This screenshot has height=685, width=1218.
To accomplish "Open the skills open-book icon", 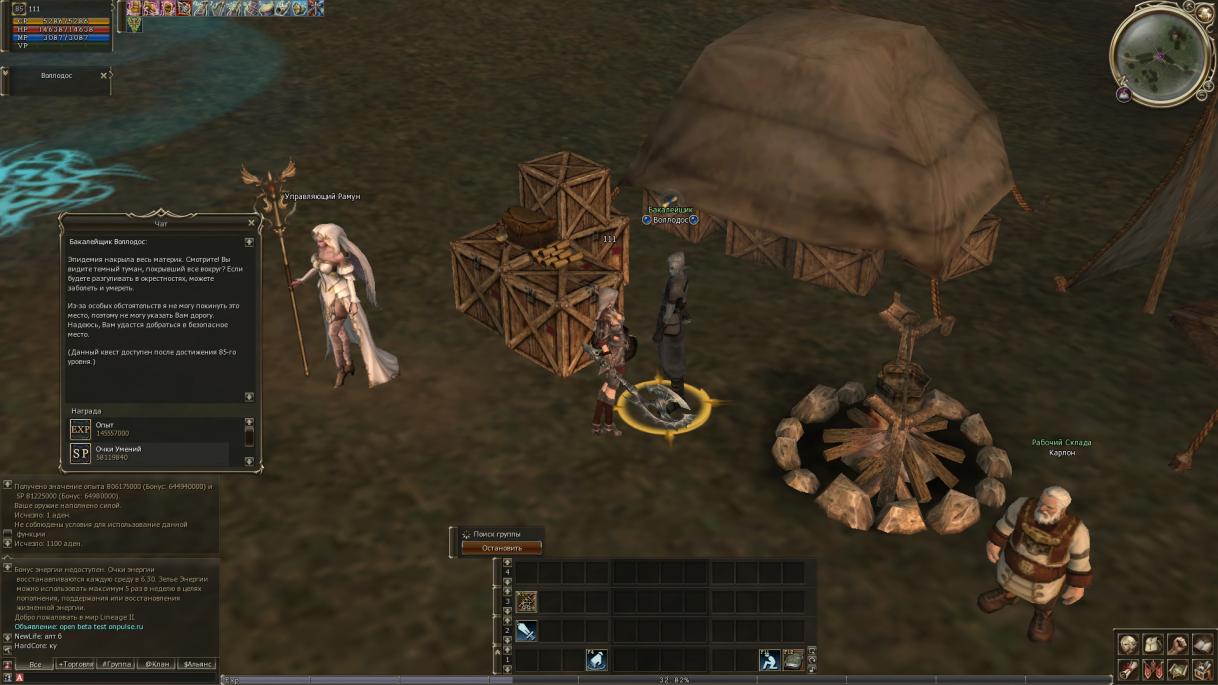I will 1201,644.
